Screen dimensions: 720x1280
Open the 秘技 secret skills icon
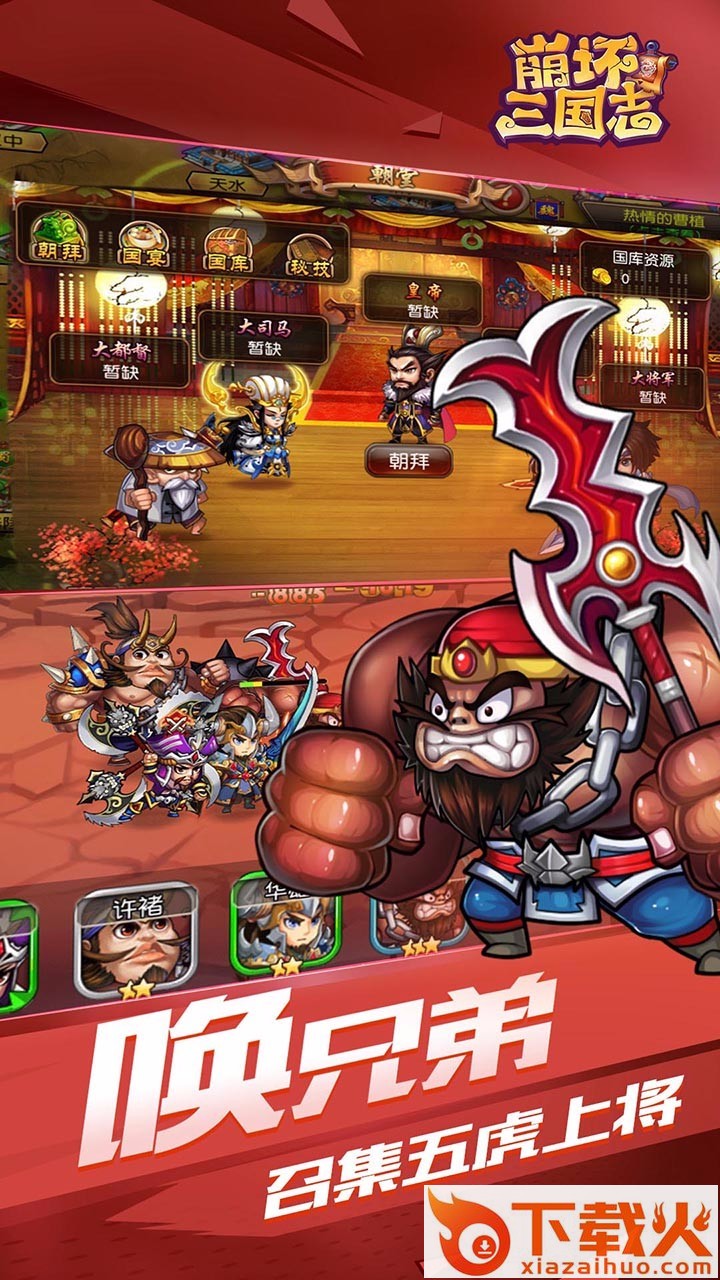click(x=312, y=254)
